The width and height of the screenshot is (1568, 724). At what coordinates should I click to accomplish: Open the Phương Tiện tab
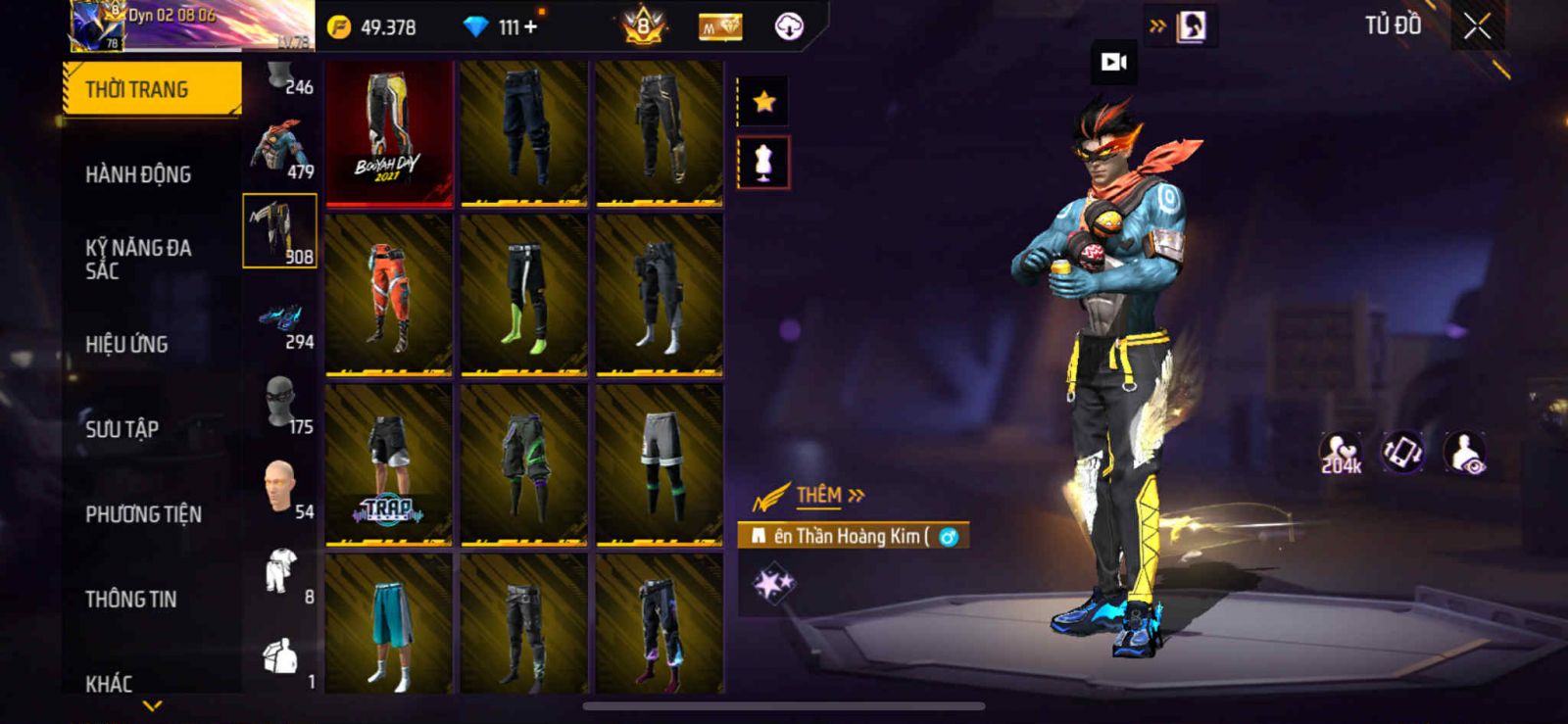(x=143, y=514)
